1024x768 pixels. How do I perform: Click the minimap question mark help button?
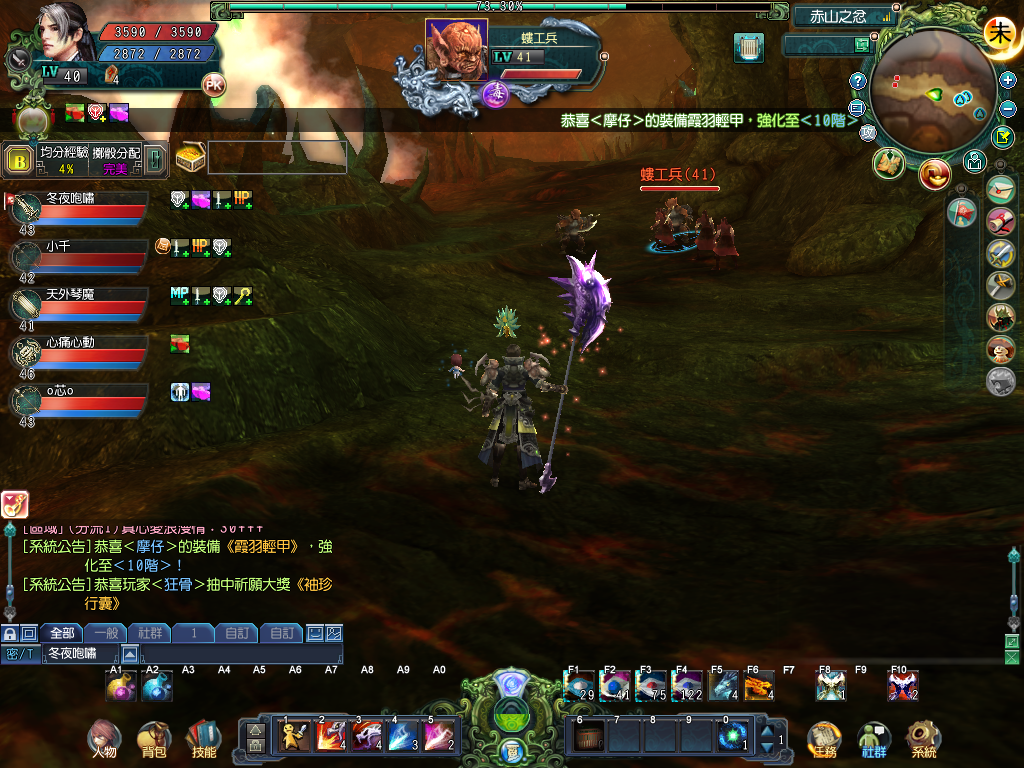coord(857,81)
